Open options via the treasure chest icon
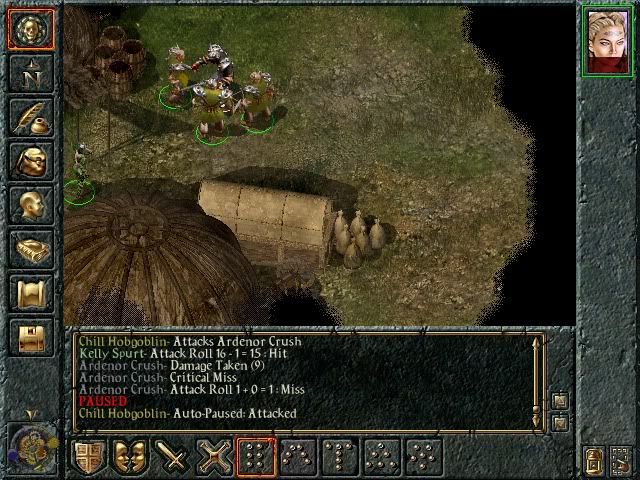Image resolution: width=640 pixels, height=480 pixels. (x=31, y=338)
